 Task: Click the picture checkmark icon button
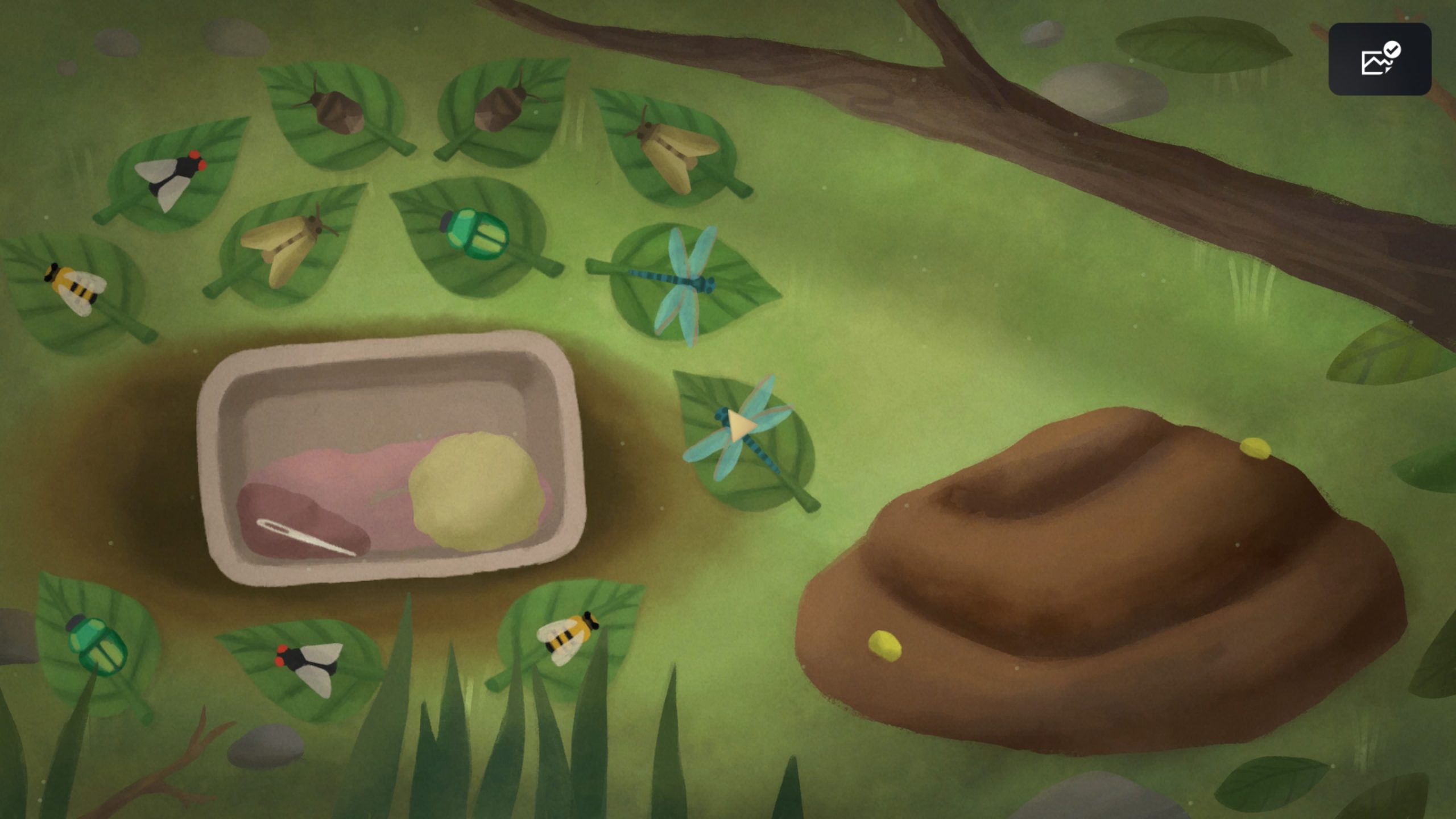(1379, 59)
